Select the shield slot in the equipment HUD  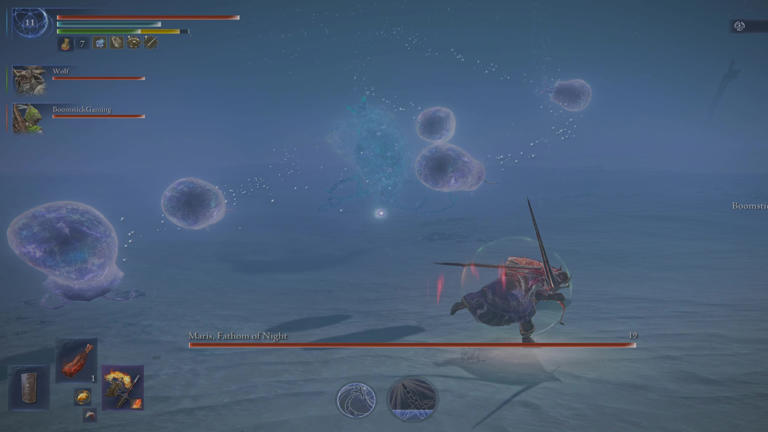tap(28, 386)
